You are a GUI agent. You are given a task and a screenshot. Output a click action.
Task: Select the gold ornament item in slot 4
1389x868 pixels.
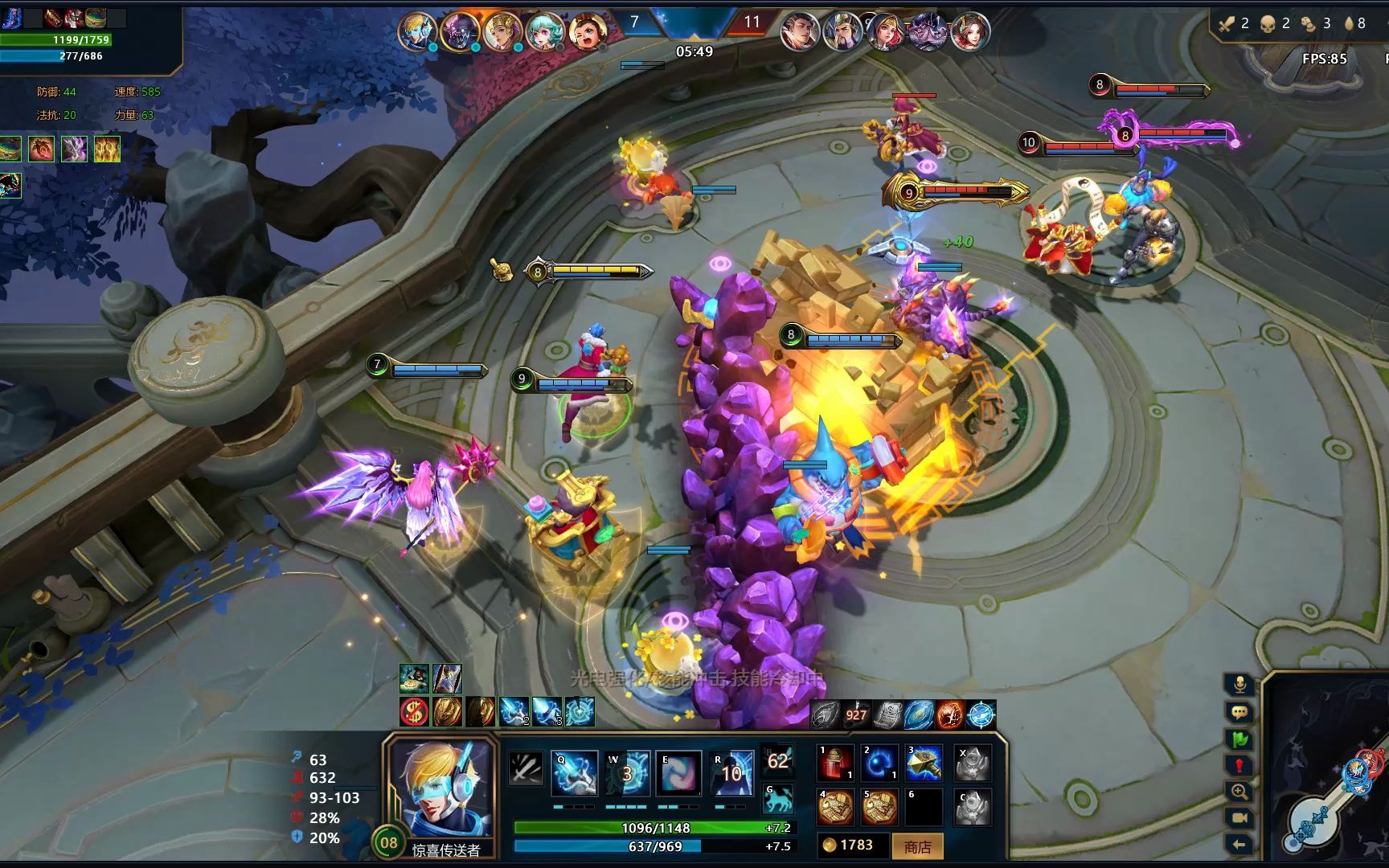tap(834, 808)
